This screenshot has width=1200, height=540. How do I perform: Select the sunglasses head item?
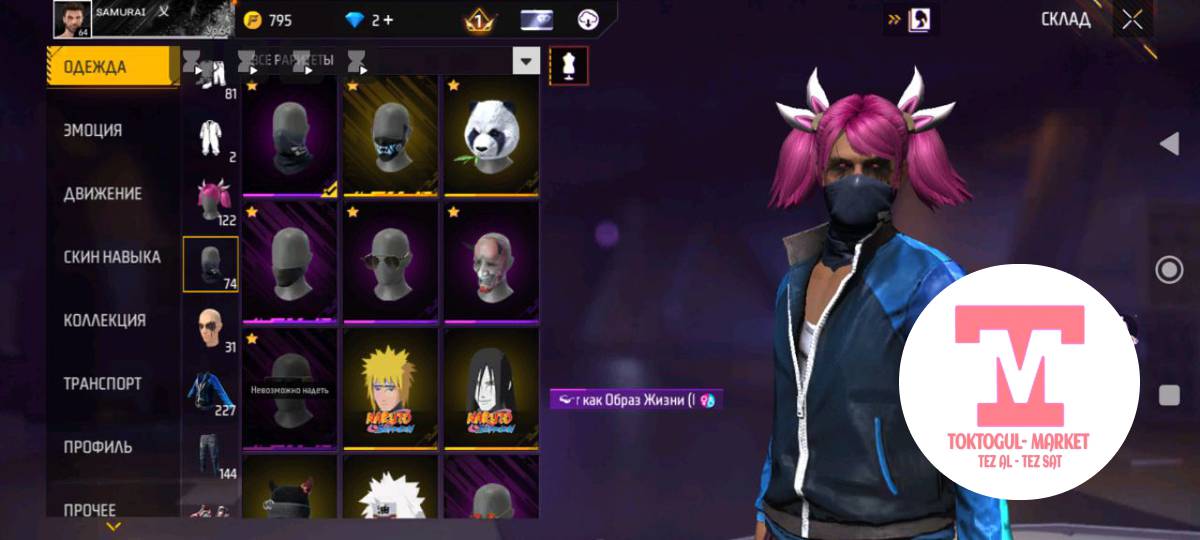pyautogui.click(x=390, y=262)
